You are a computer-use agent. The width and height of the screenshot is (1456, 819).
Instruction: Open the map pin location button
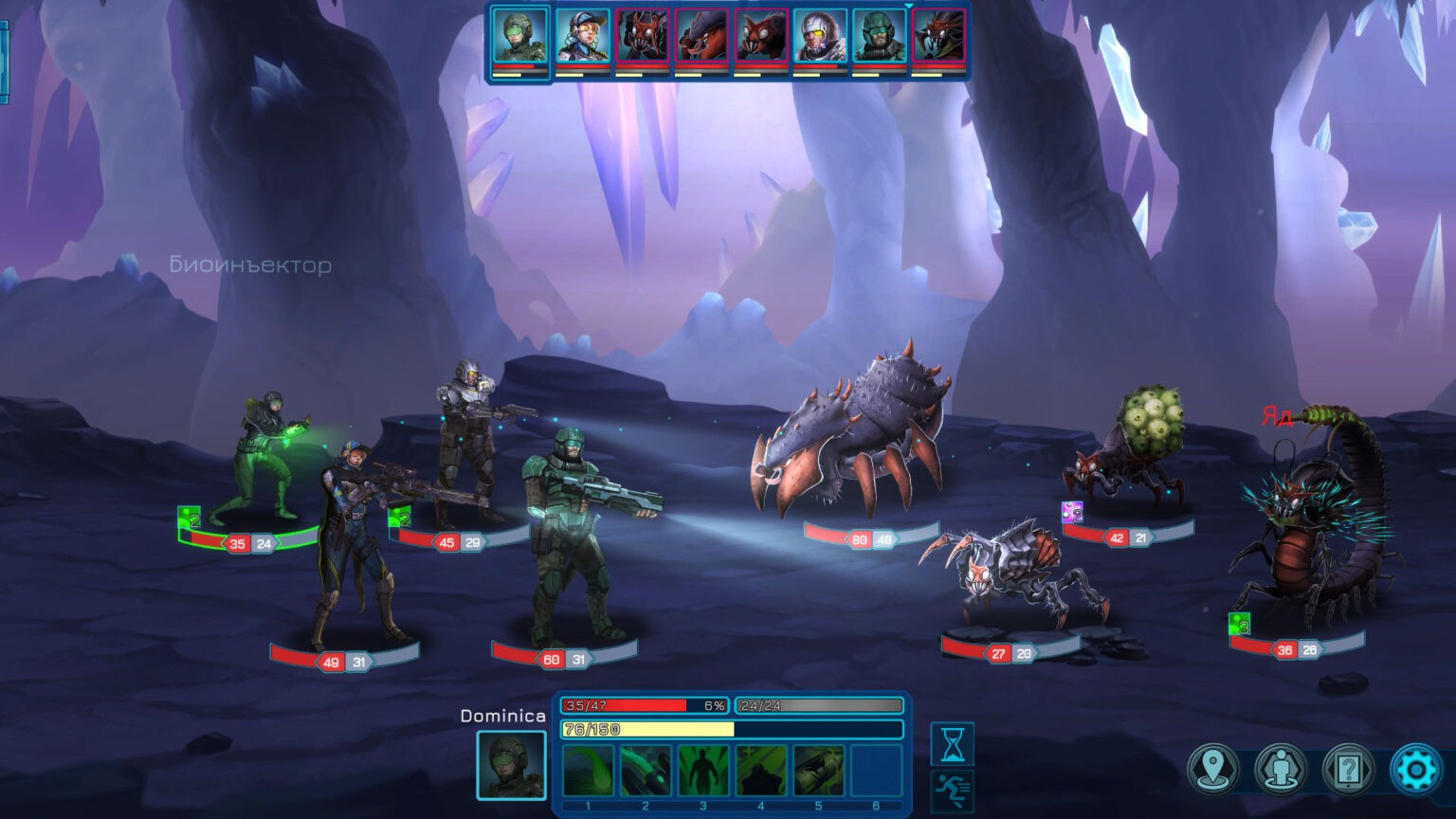tap(1213, 769)
